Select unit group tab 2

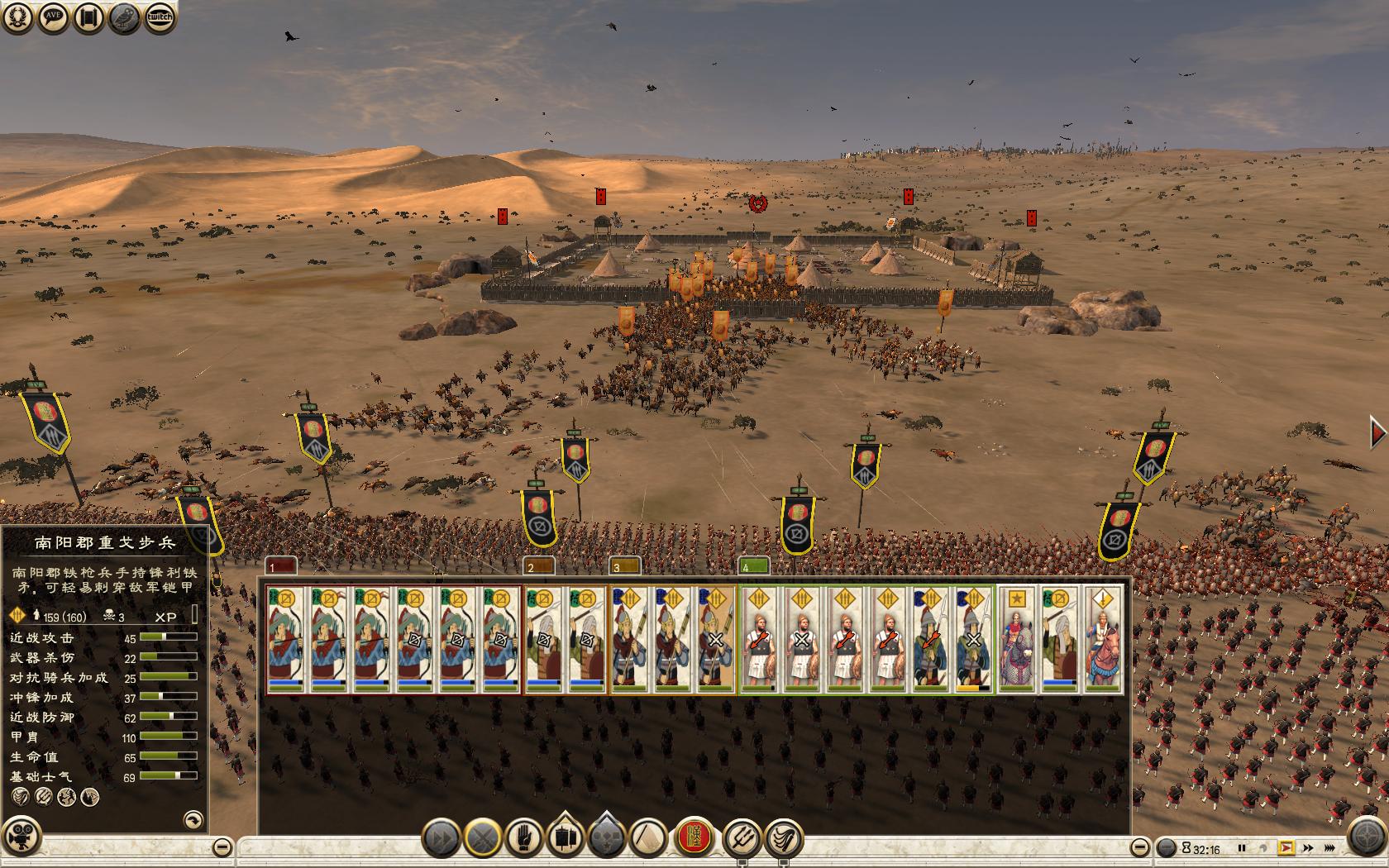point(540,566)
